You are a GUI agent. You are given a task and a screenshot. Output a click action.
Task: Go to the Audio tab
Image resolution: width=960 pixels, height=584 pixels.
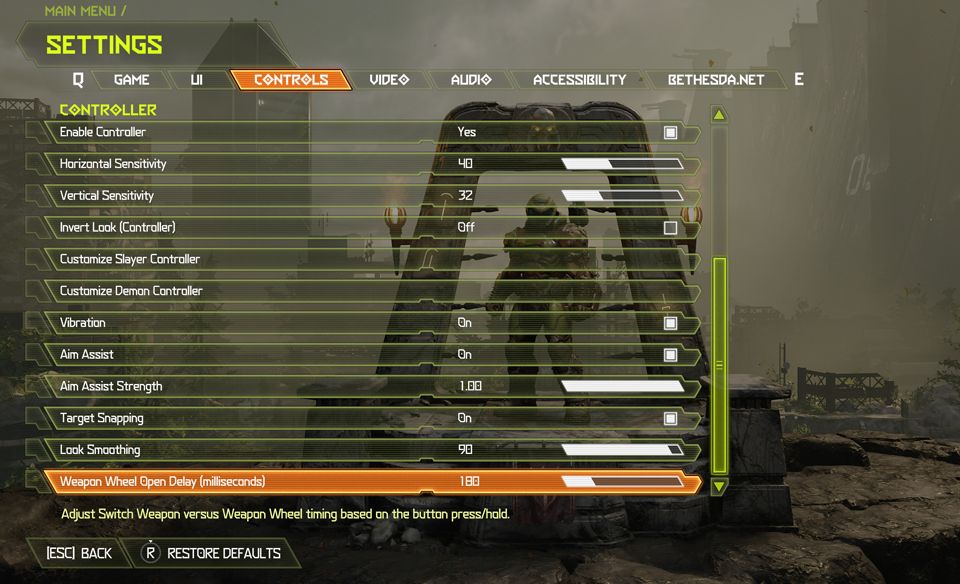pyautogui.click(x=471, y=80)
